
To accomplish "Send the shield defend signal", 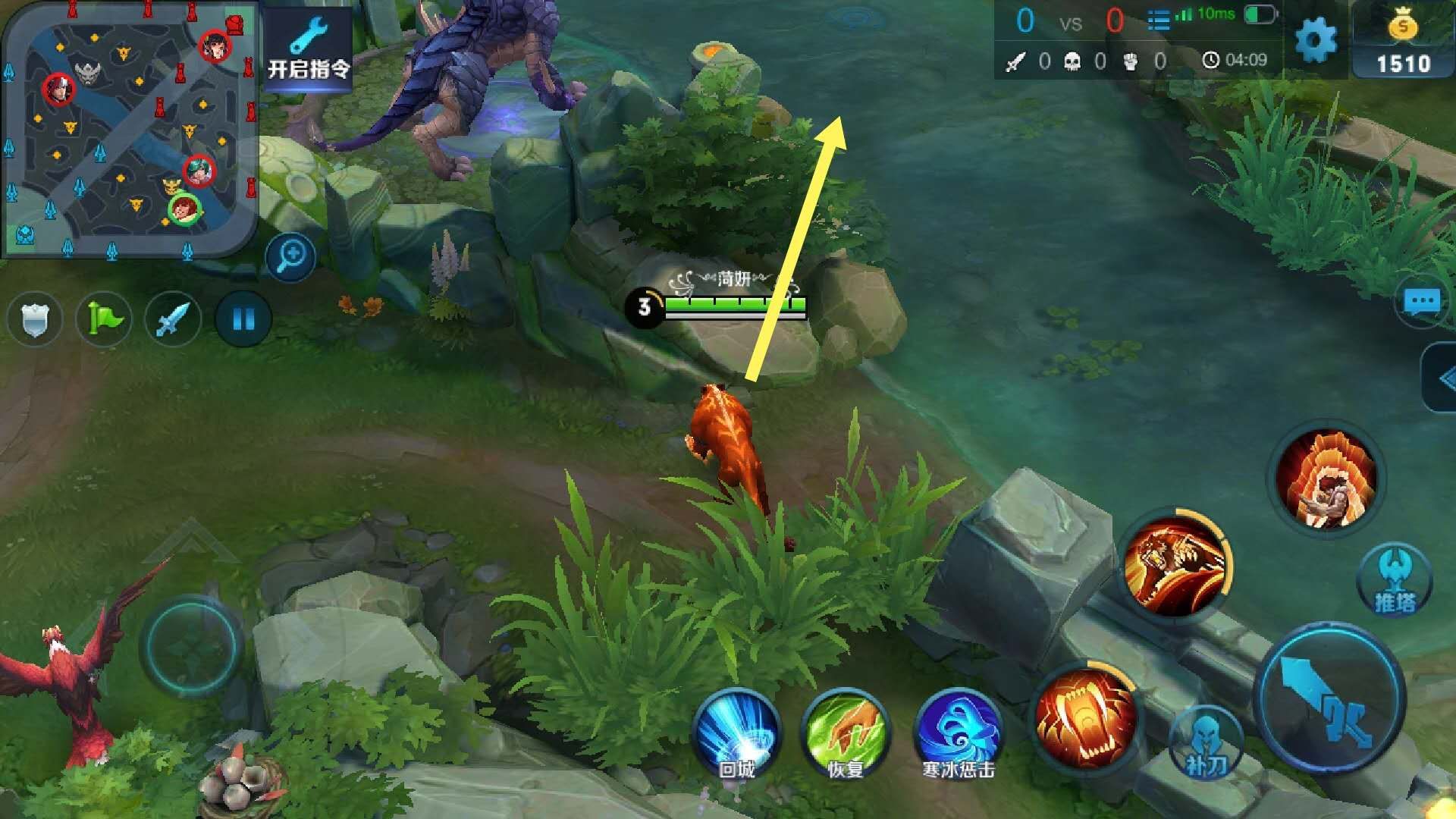I will tap(34, 318).
